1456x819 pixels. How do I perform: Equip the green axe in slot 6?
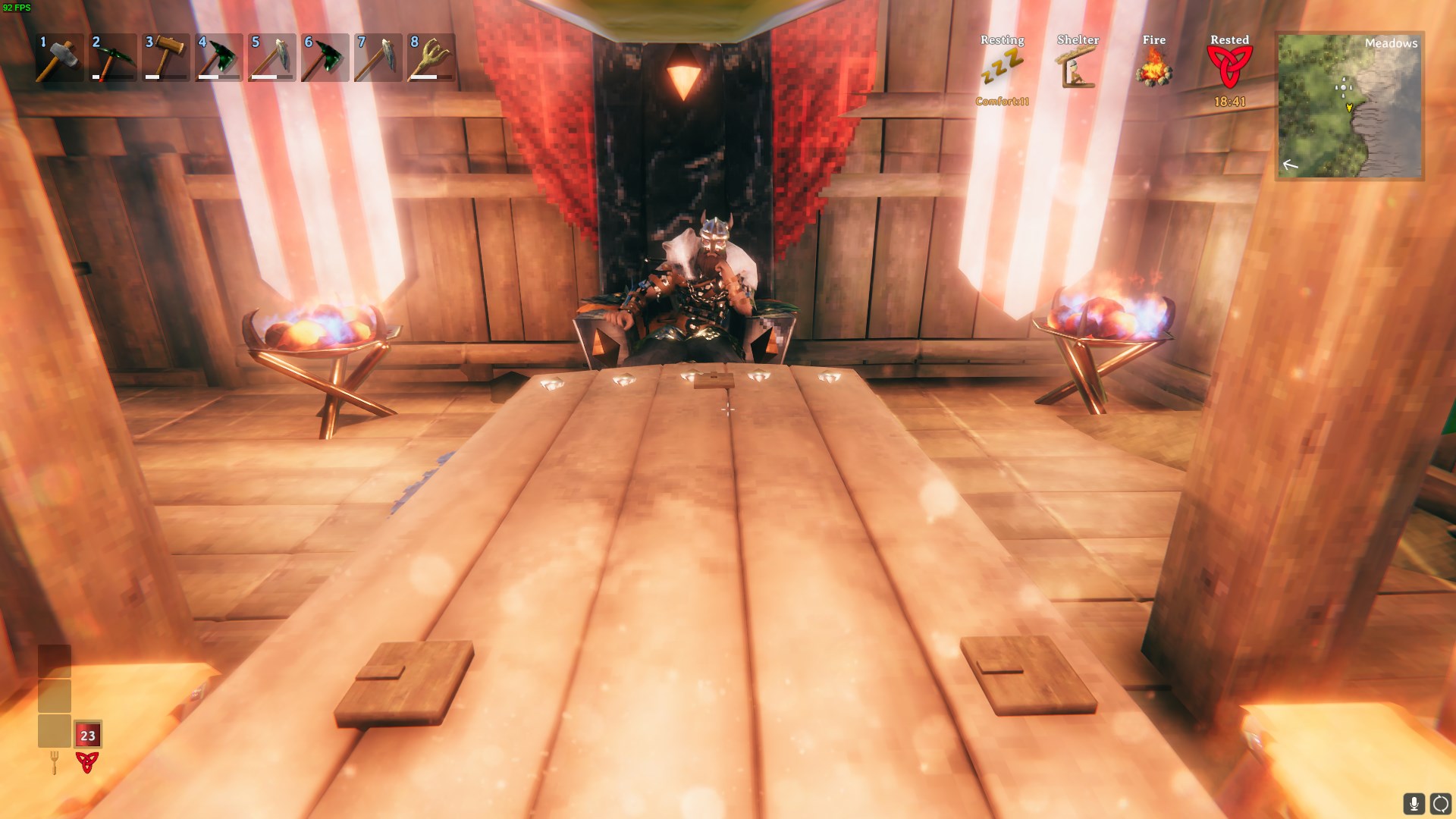325,58
